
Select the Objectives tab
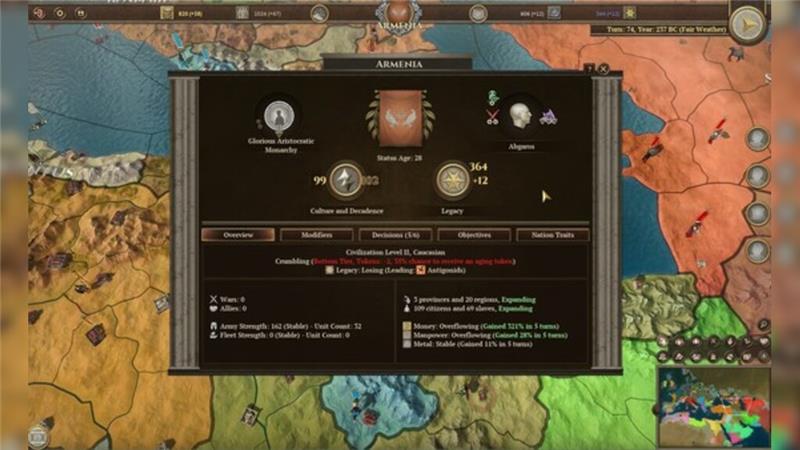(474, 235)
